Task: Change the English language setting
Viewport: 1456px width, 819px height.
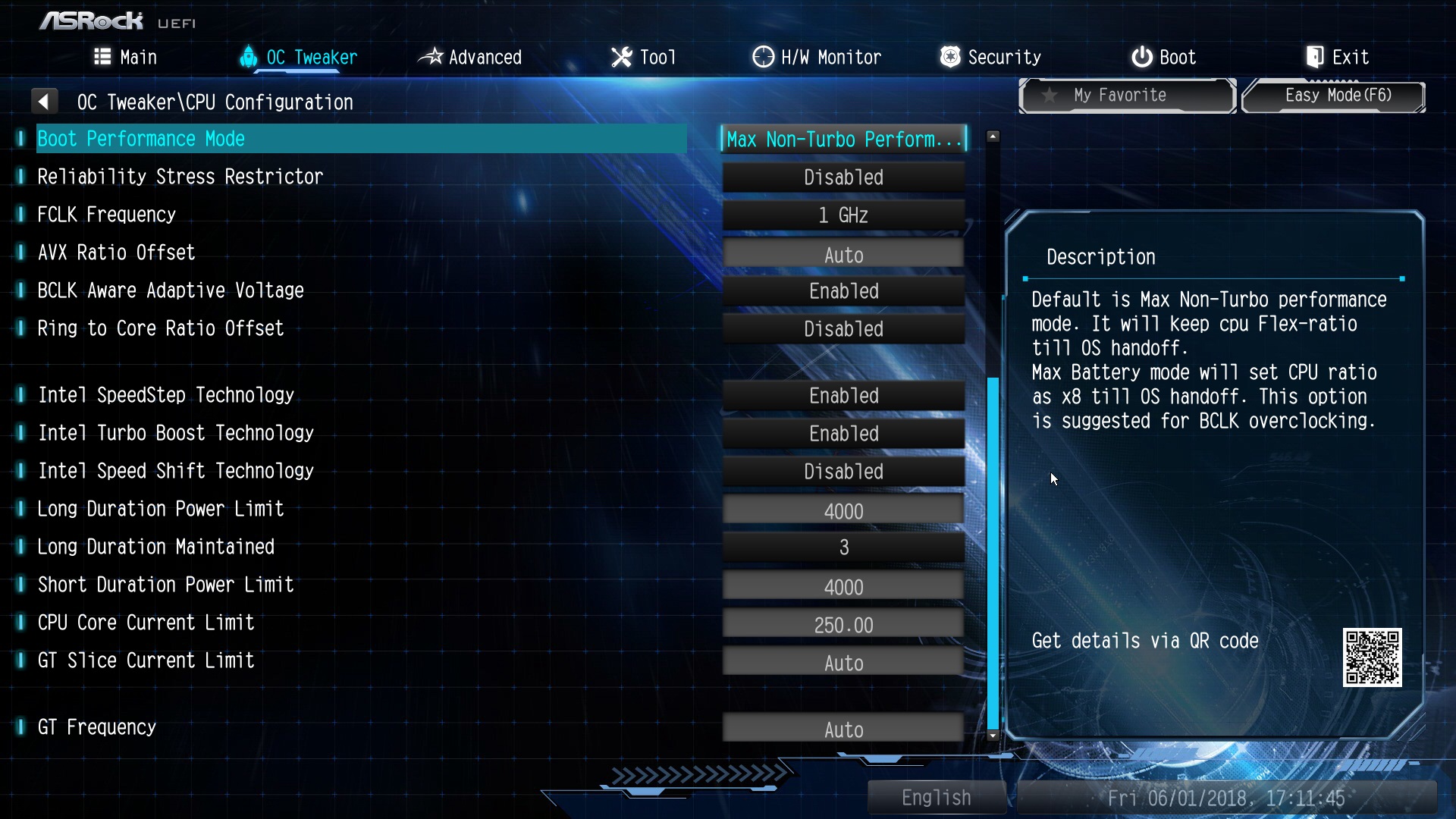Action: coord(936,798)
